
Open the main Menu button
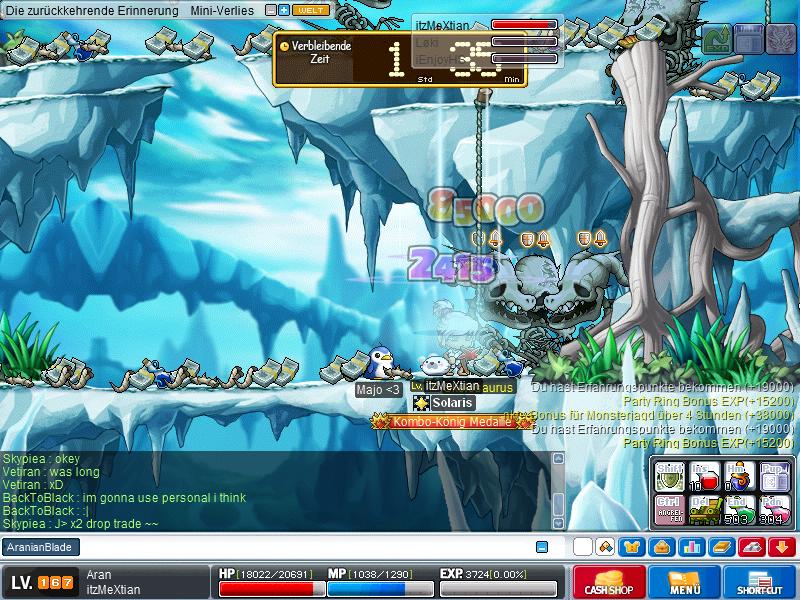[685, 582]
